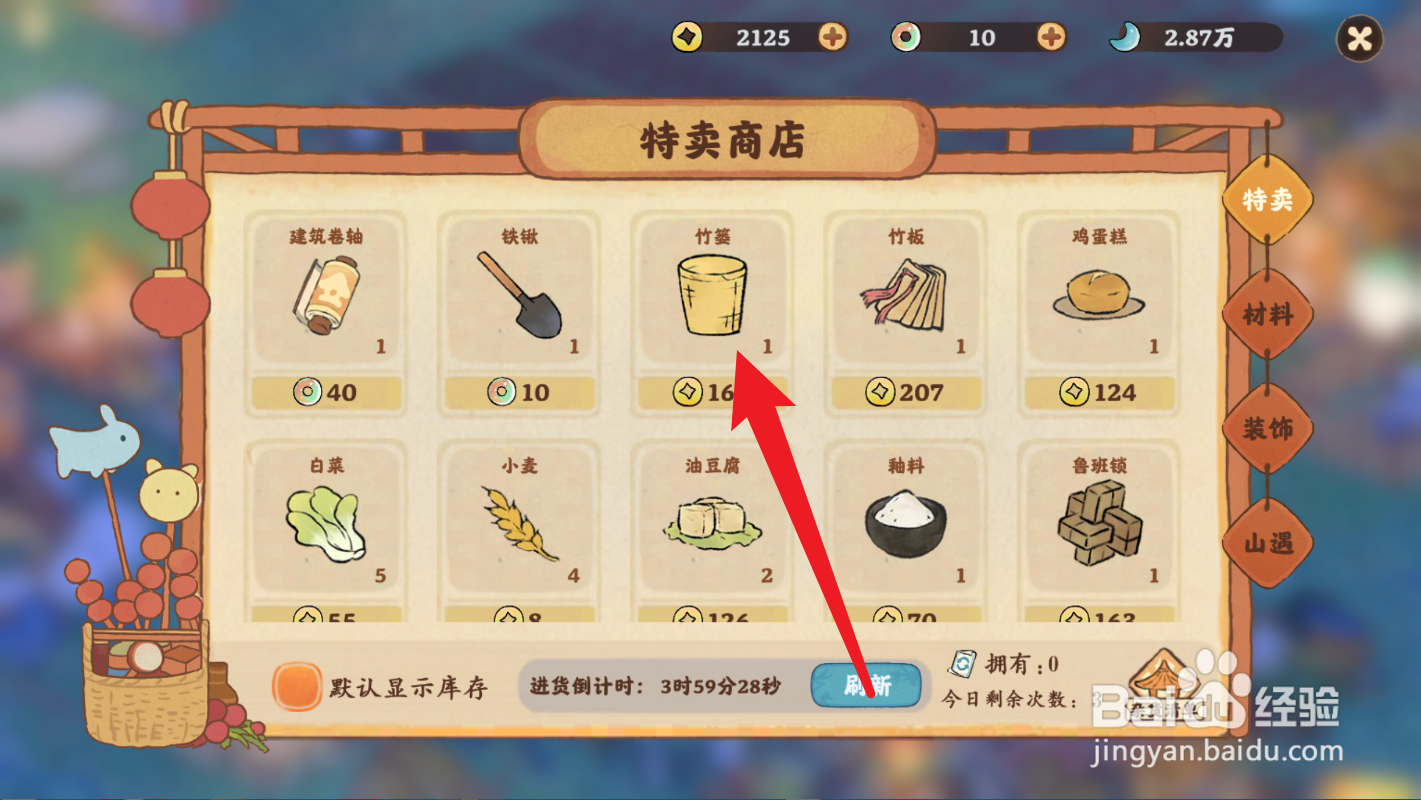This screenshot has width=1421, height=800.
Task: Switch to the 材料 tab on the right
Action: [x=1266, y=315]
